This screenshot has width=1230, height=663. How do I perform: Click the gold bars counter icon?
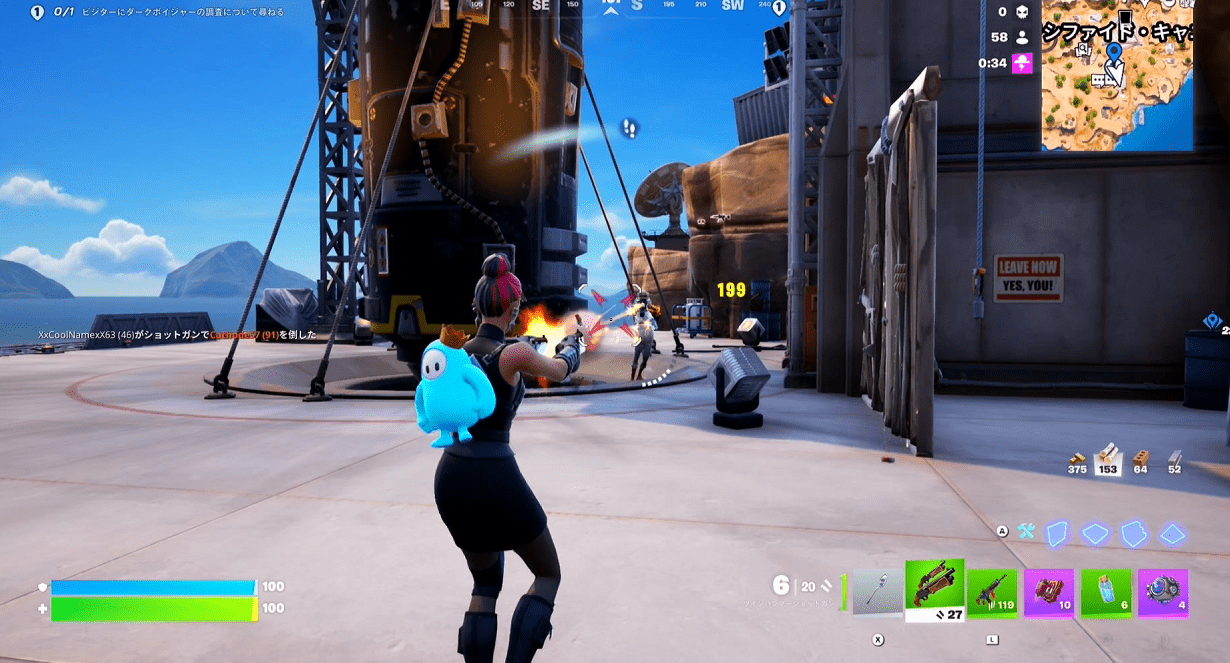(1077, 458)
